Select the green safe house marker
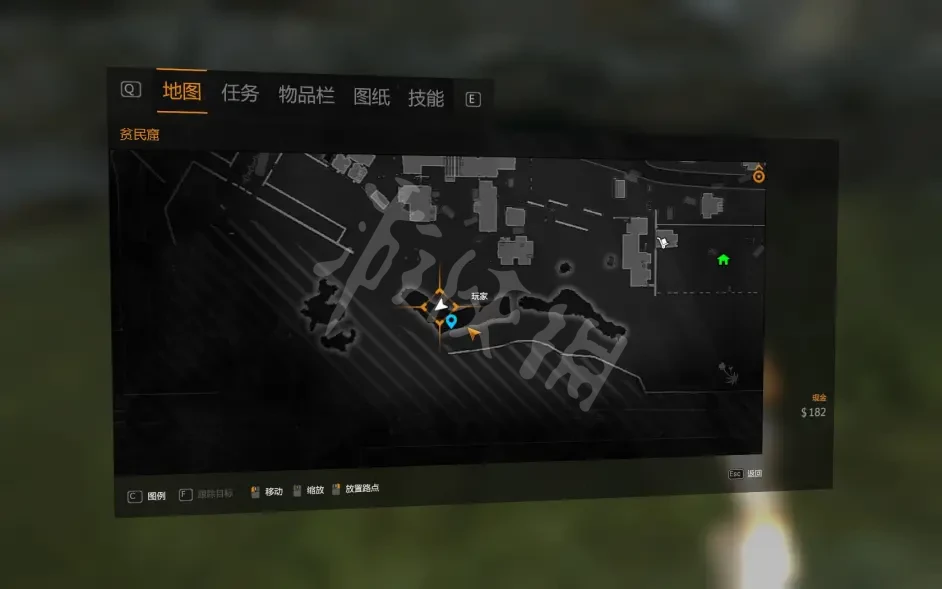 (723, 260)
